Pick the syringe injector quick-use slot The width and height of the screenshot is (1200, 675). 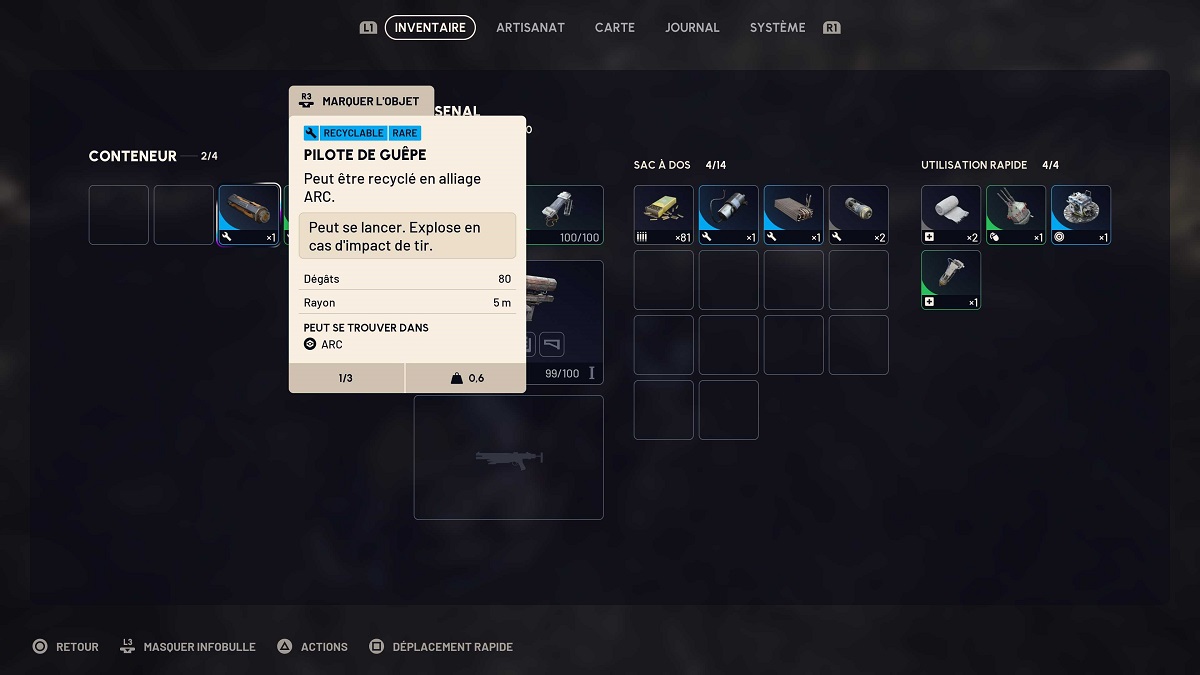click(x=951, y=280)
